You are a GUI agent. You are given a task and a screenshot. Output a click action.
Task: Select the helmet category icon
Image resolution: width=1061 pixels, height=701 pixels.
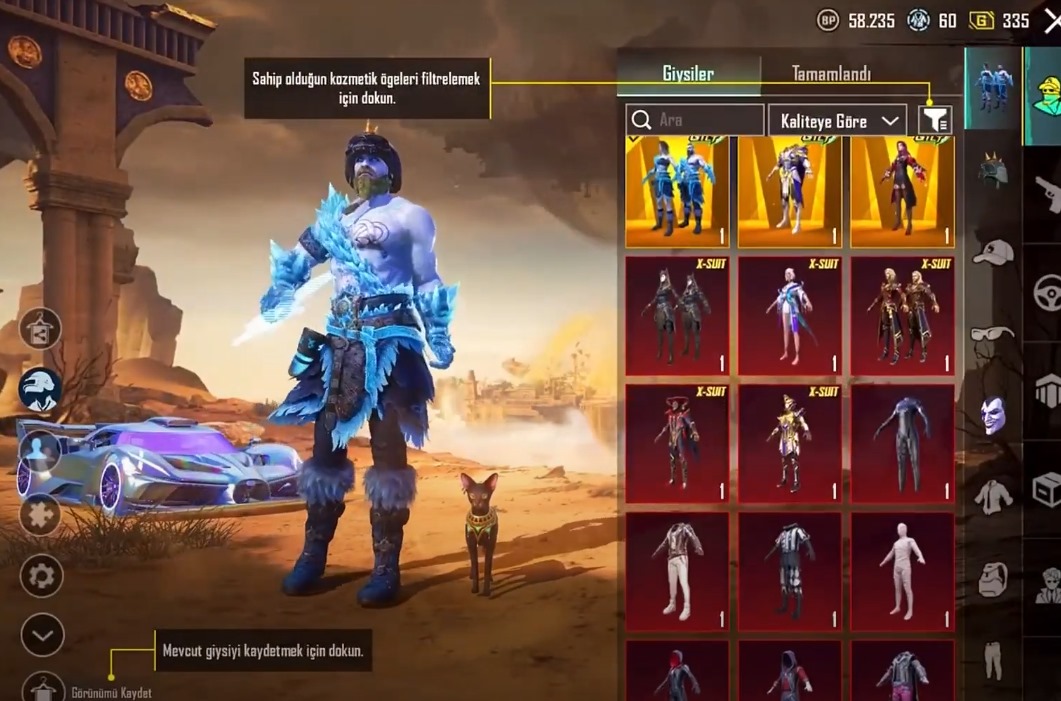click(x=992, y=171)
